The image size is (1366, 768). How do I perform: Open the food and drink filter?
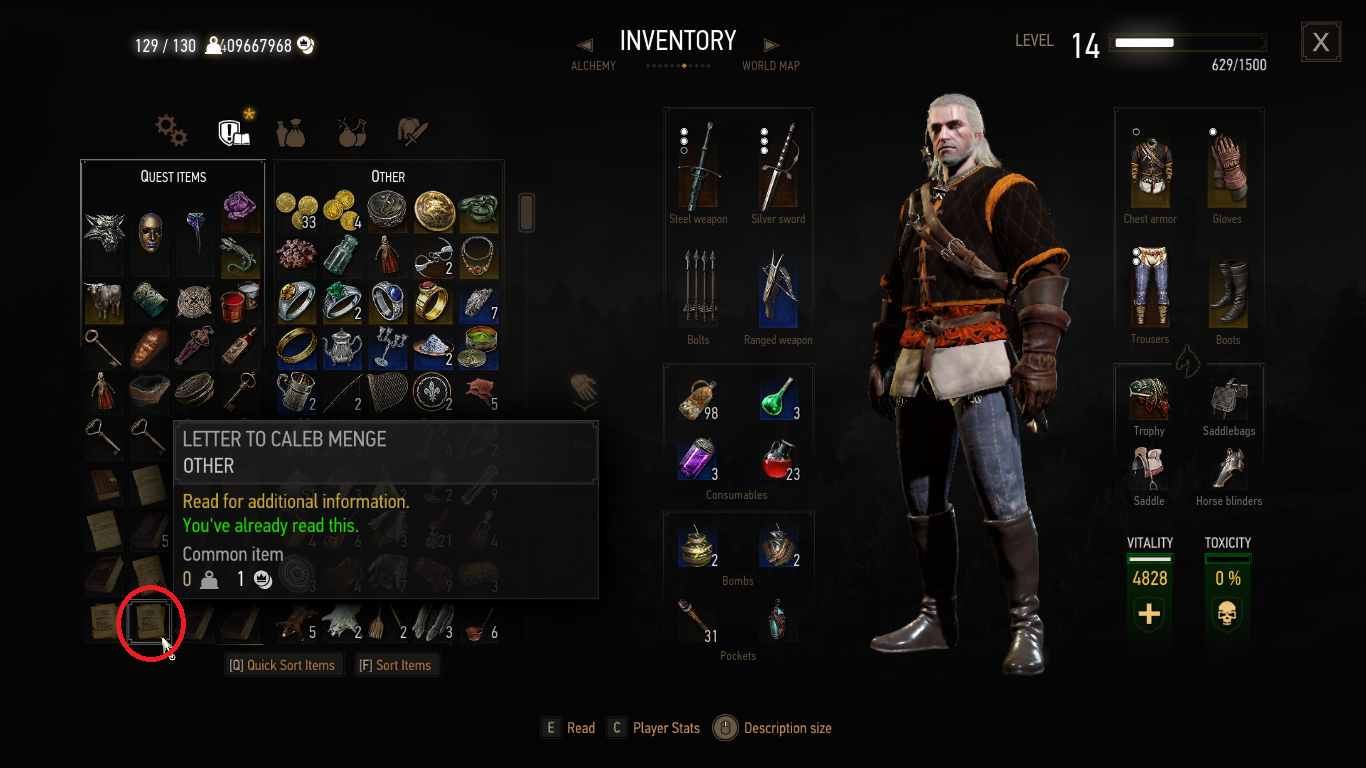(x=291, y=131)
